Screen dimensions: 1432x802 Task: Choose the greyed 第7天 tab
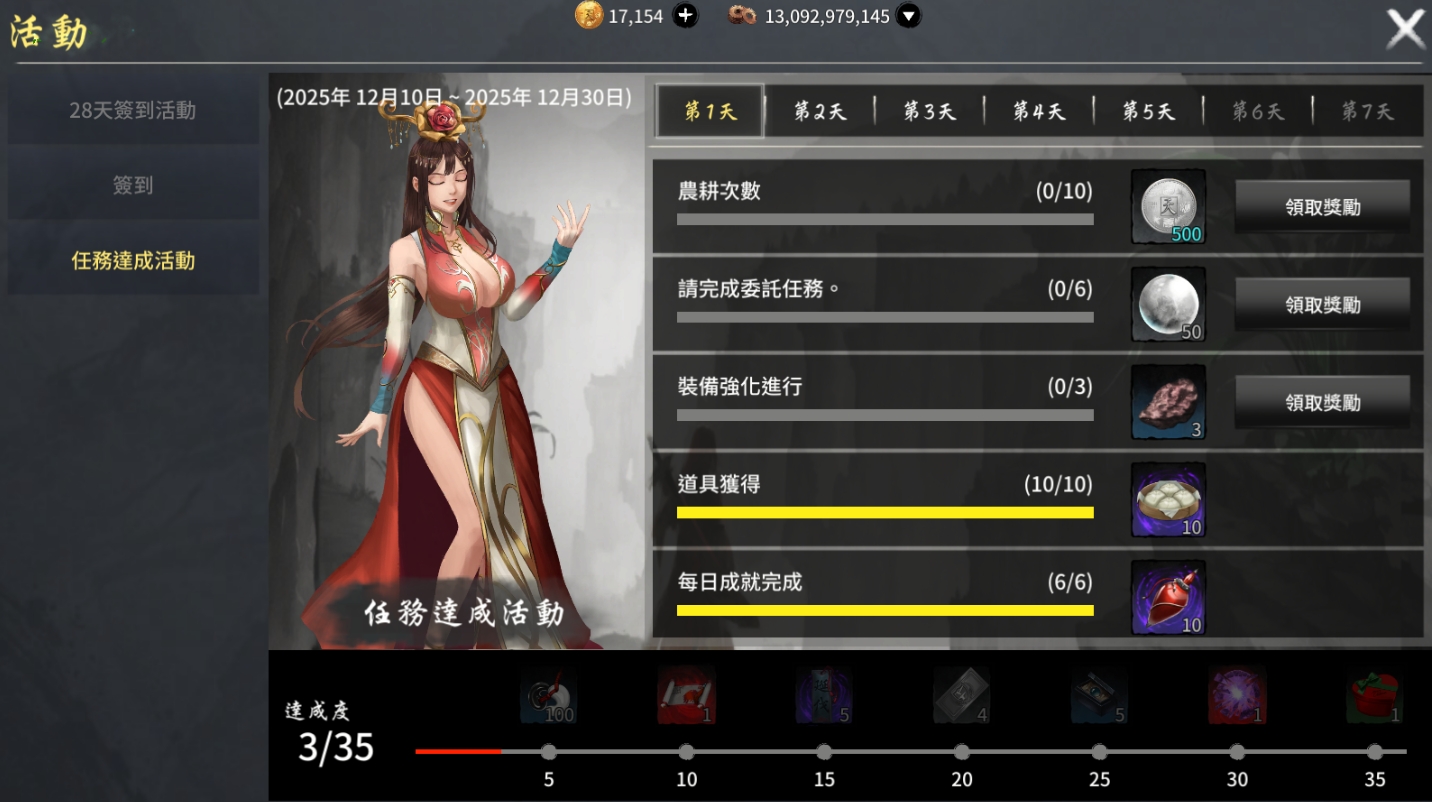coord(1367,111)
